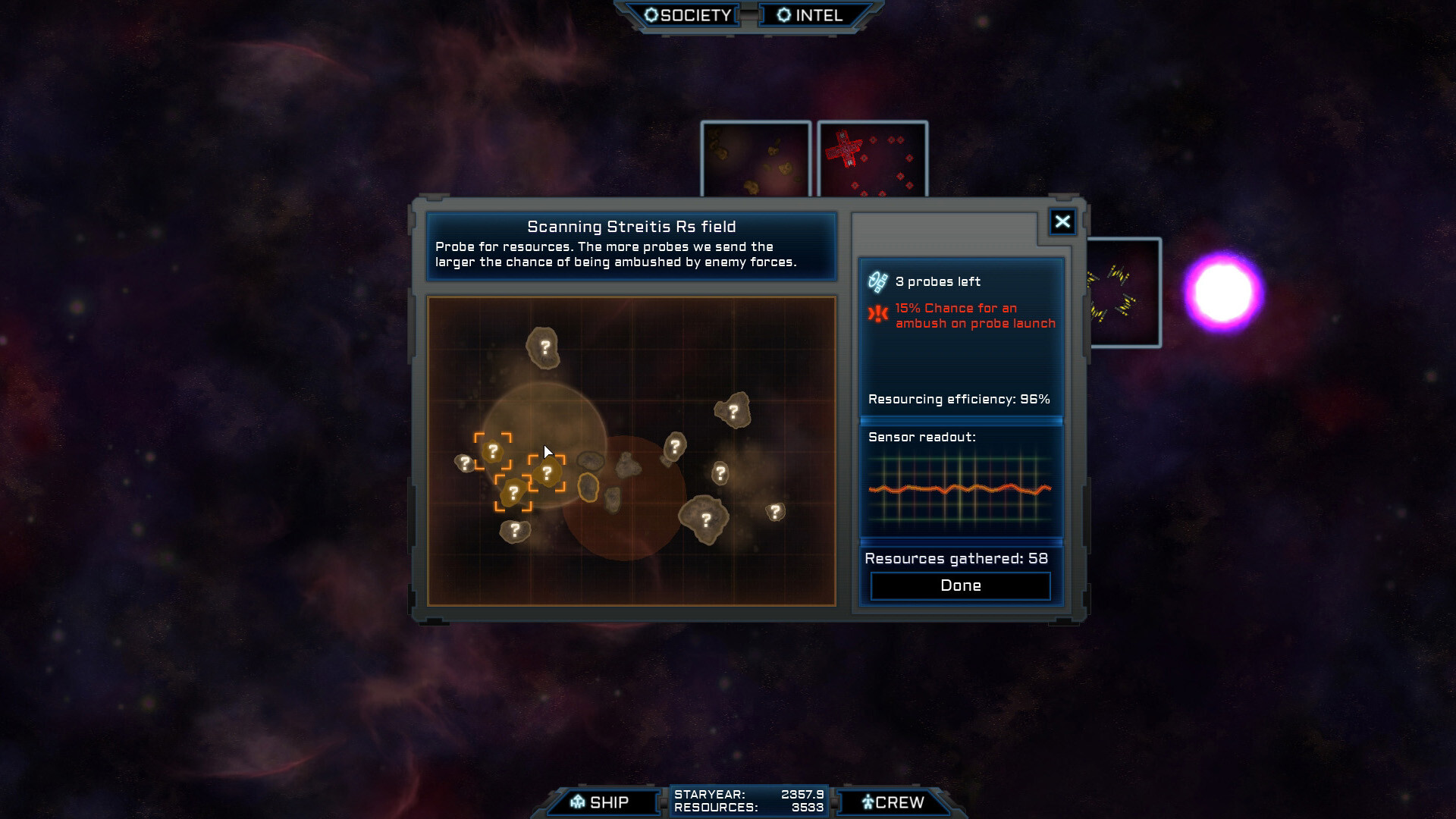Probe the topmost question mark asteroid

tap(544, 348)
